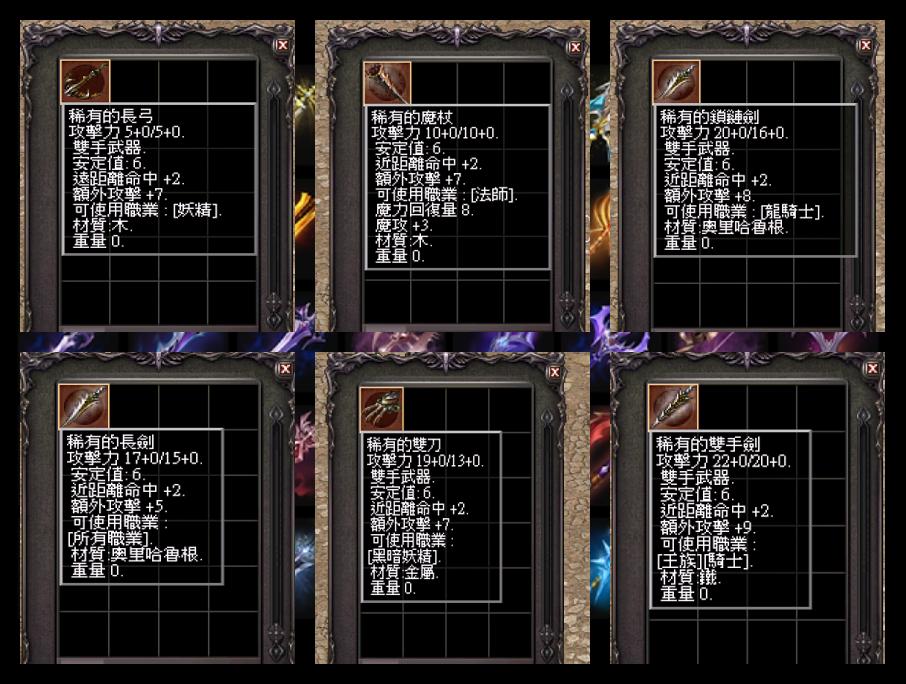Select the rare two-handed sword item icon

(x=676, y=407)
